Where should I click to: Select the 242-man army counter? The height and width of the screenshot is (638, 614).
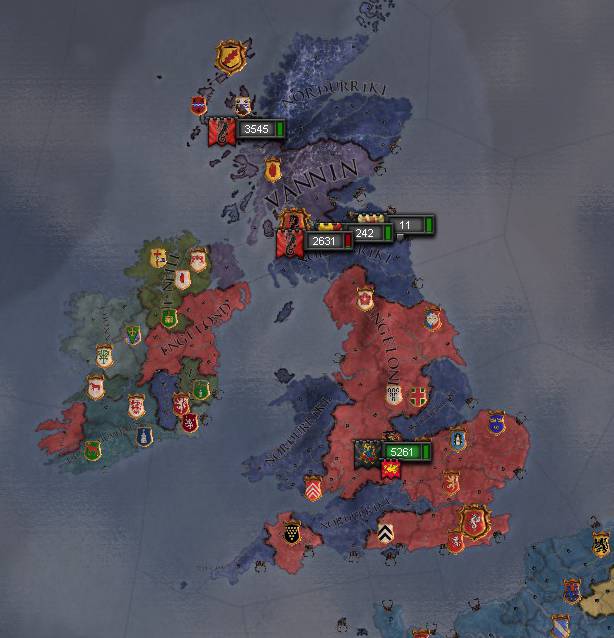[x=366, y=233]
